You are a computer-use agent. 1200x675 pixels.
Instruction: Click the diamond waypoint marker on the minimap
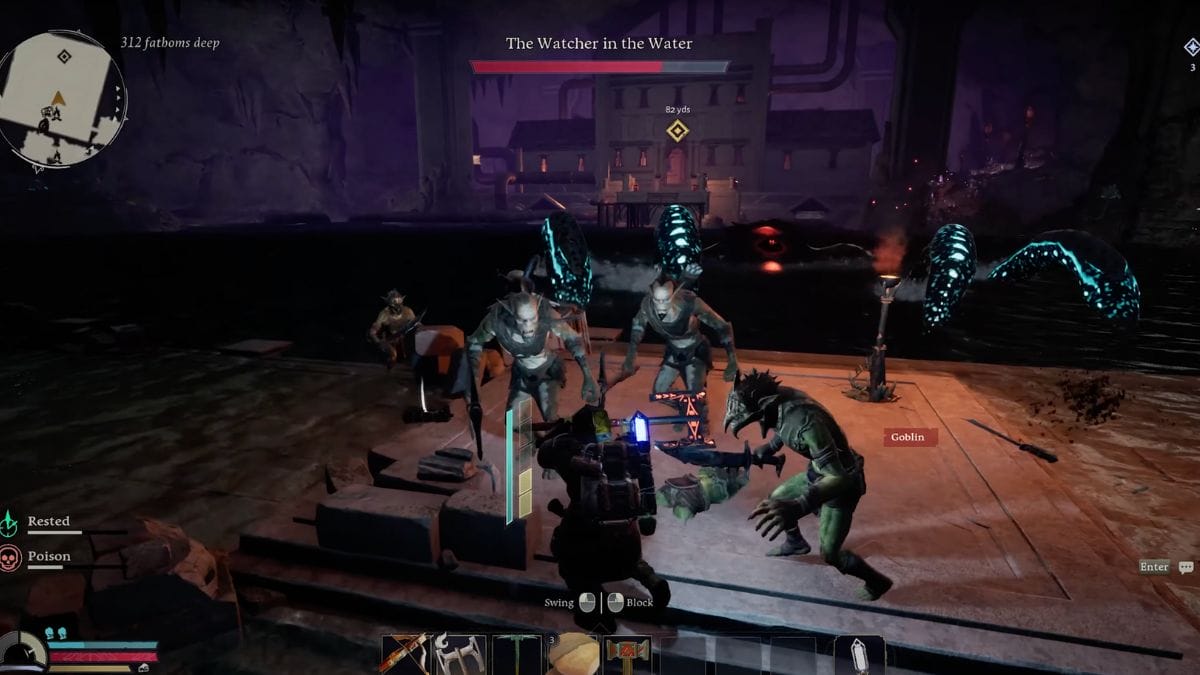(64, 57)
